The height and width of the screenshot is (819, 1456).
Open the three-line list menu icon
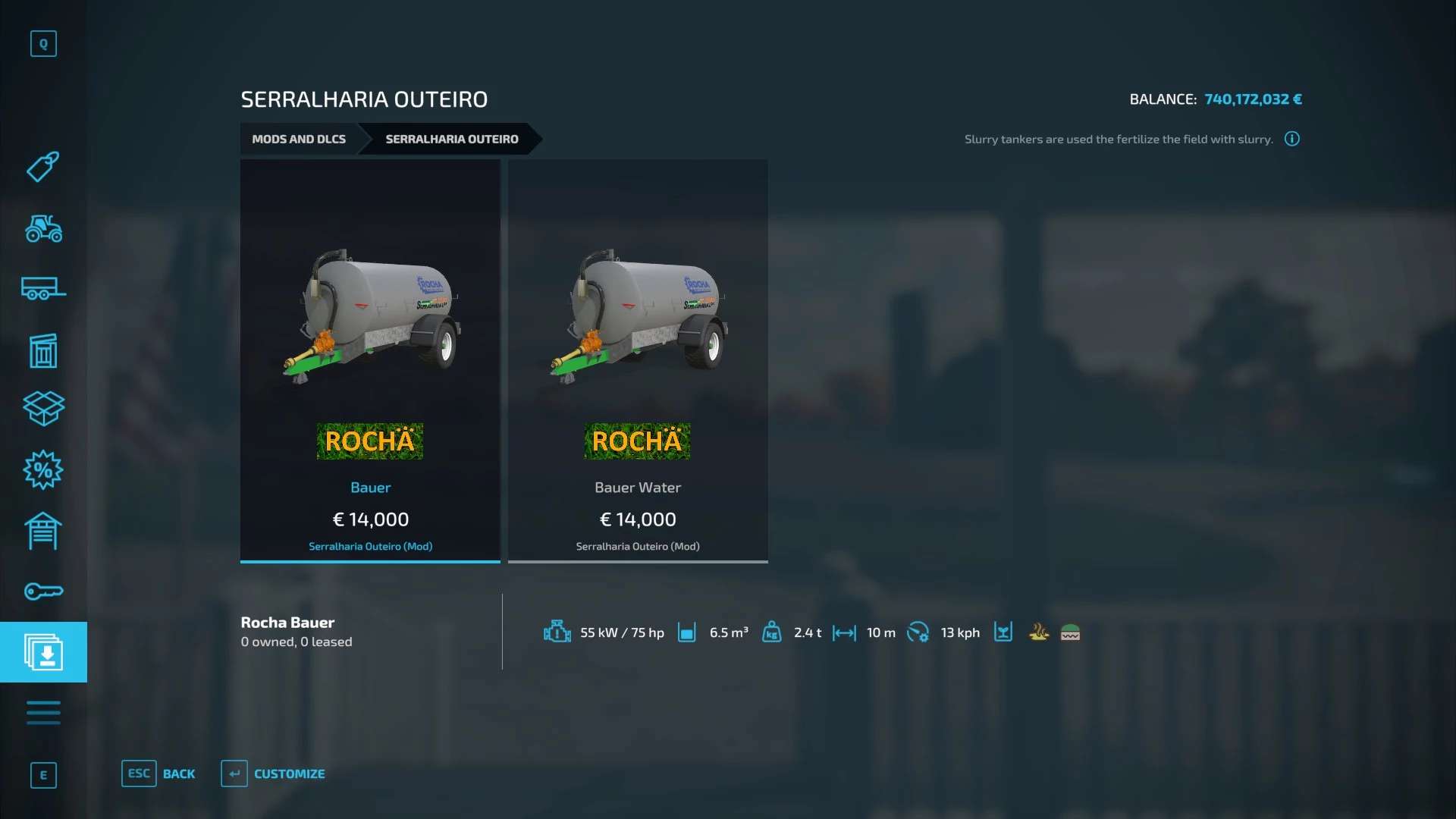pos(43,713)
